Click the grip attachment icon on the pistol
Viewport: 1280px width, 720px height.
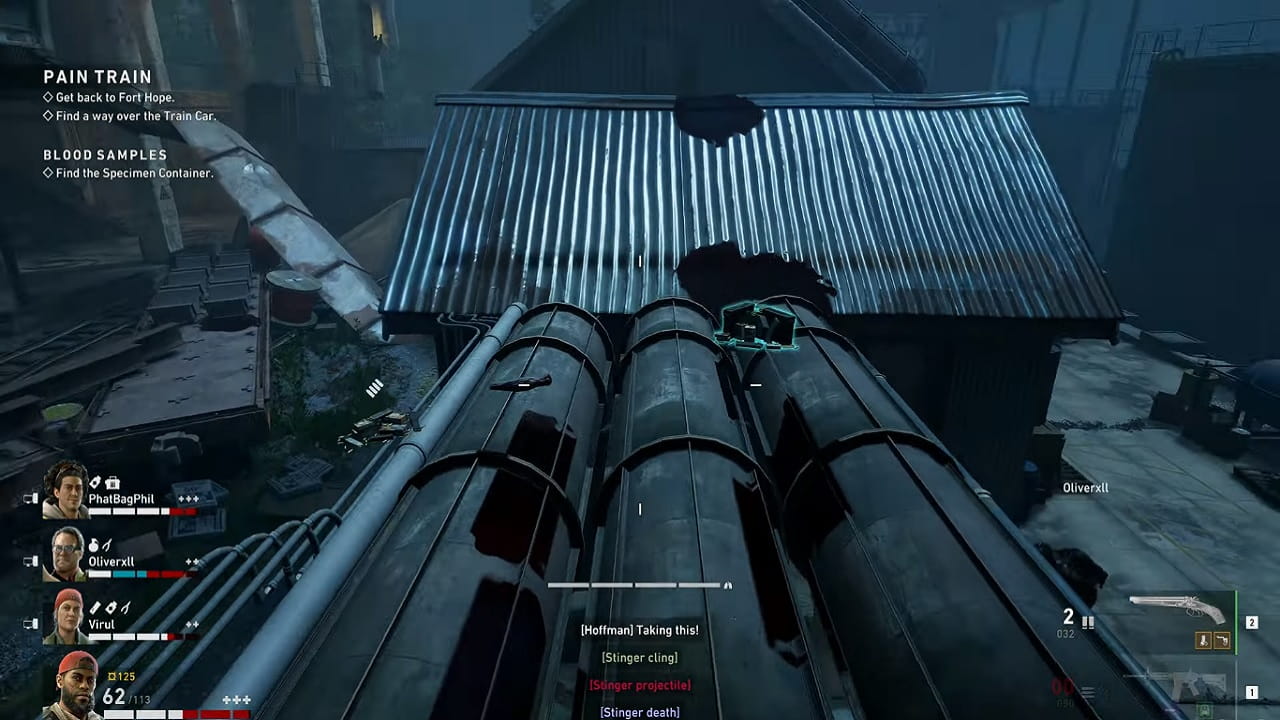coord(1222,640)
